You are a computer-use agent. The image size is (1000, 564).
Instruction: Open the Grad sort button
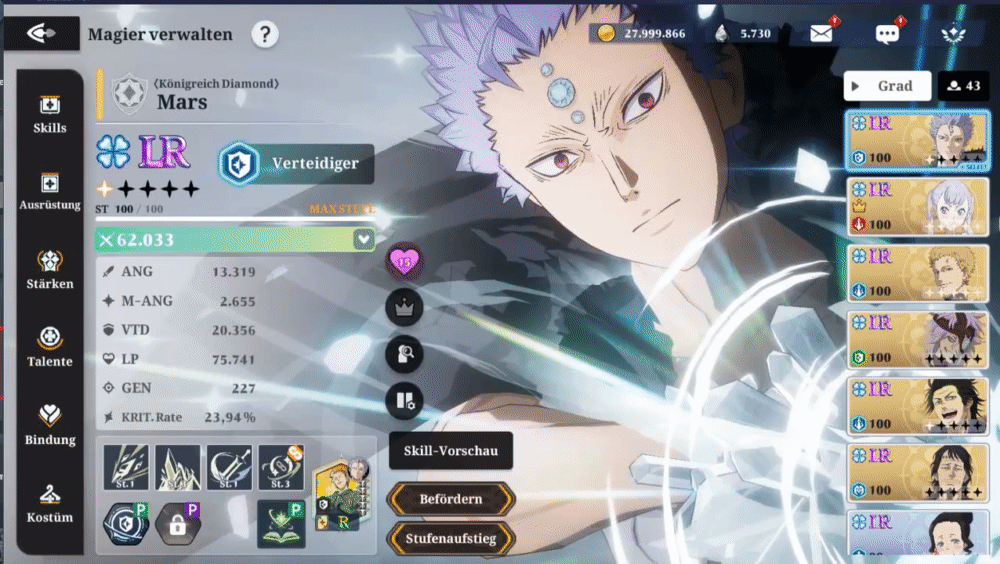887,86
